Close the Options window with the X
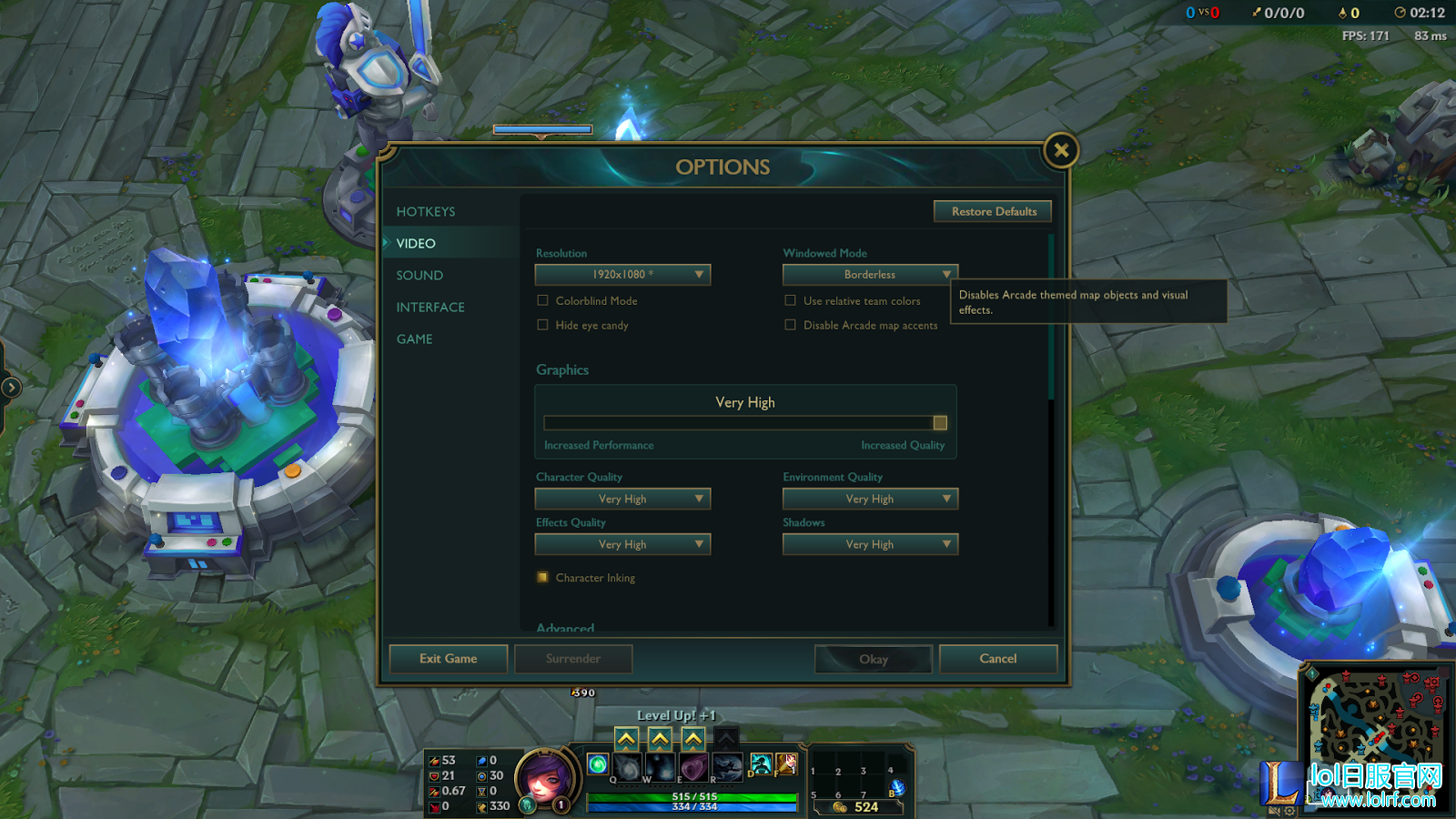 click(x=1061, y=150)
